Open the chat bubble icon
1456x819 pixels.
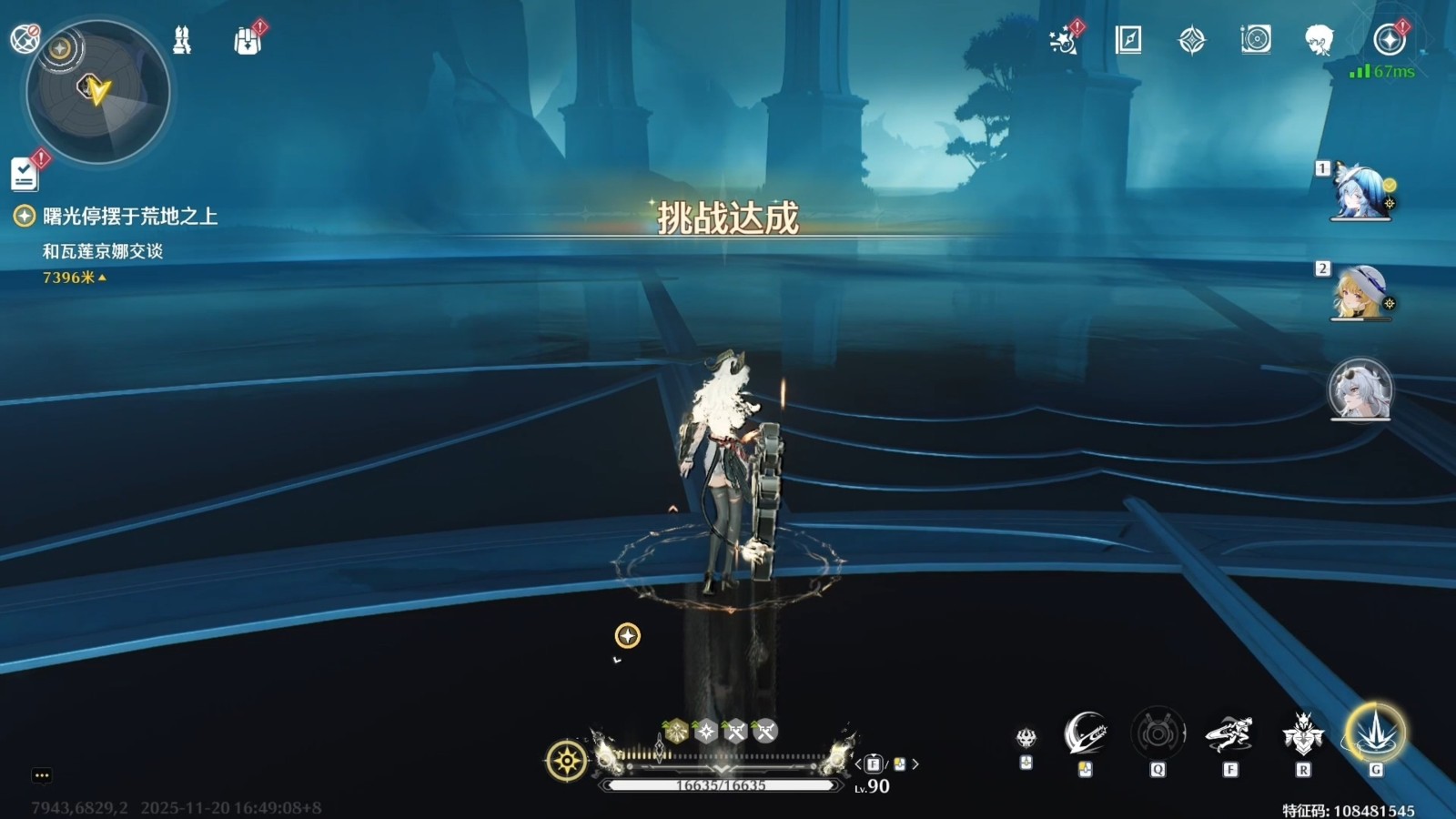pos(42,775)
